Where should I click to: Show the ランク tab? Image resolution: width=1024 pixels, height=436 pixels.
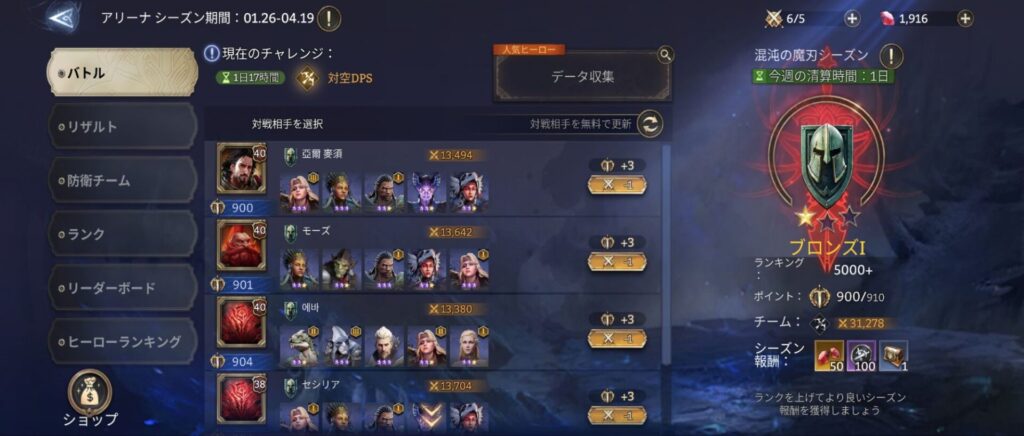click(122, 234)
